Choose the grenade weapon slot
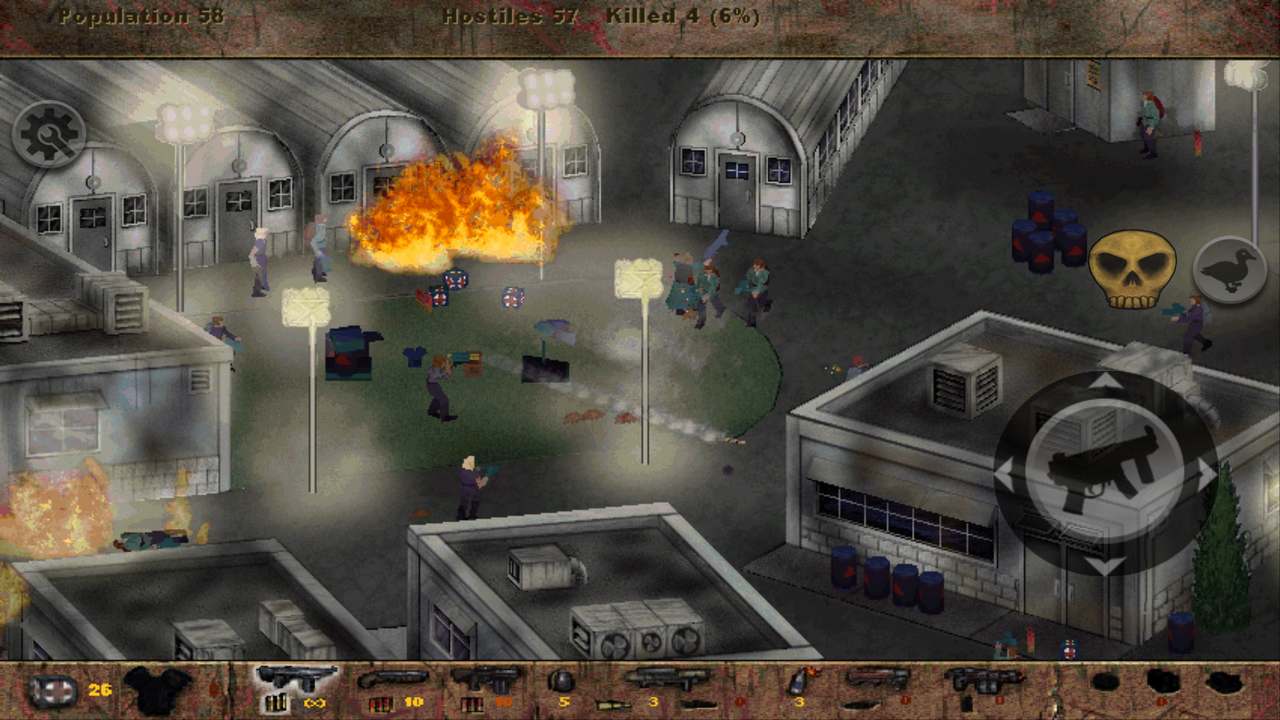 pos(562,683)
